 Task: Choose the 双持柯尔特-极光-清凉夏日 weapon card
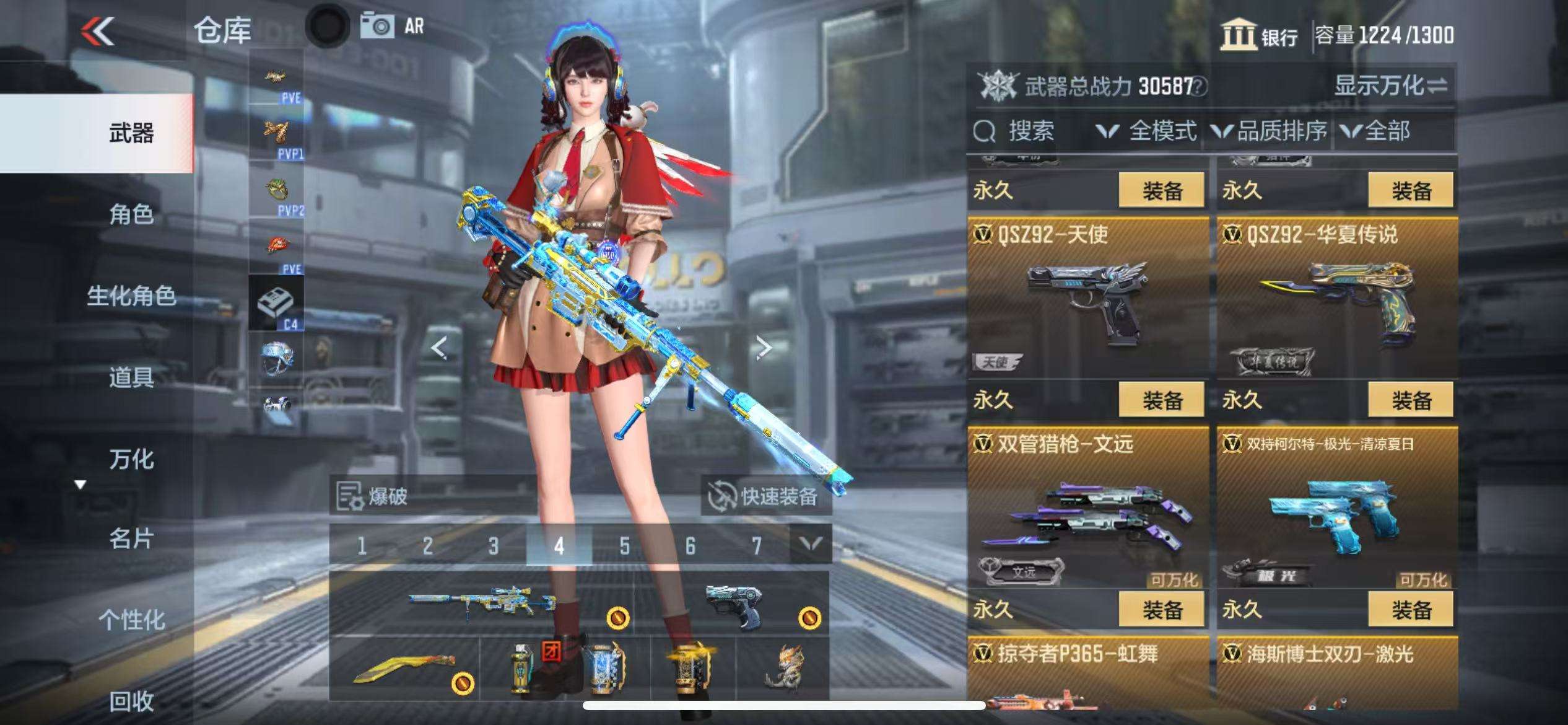[1336, 508]
